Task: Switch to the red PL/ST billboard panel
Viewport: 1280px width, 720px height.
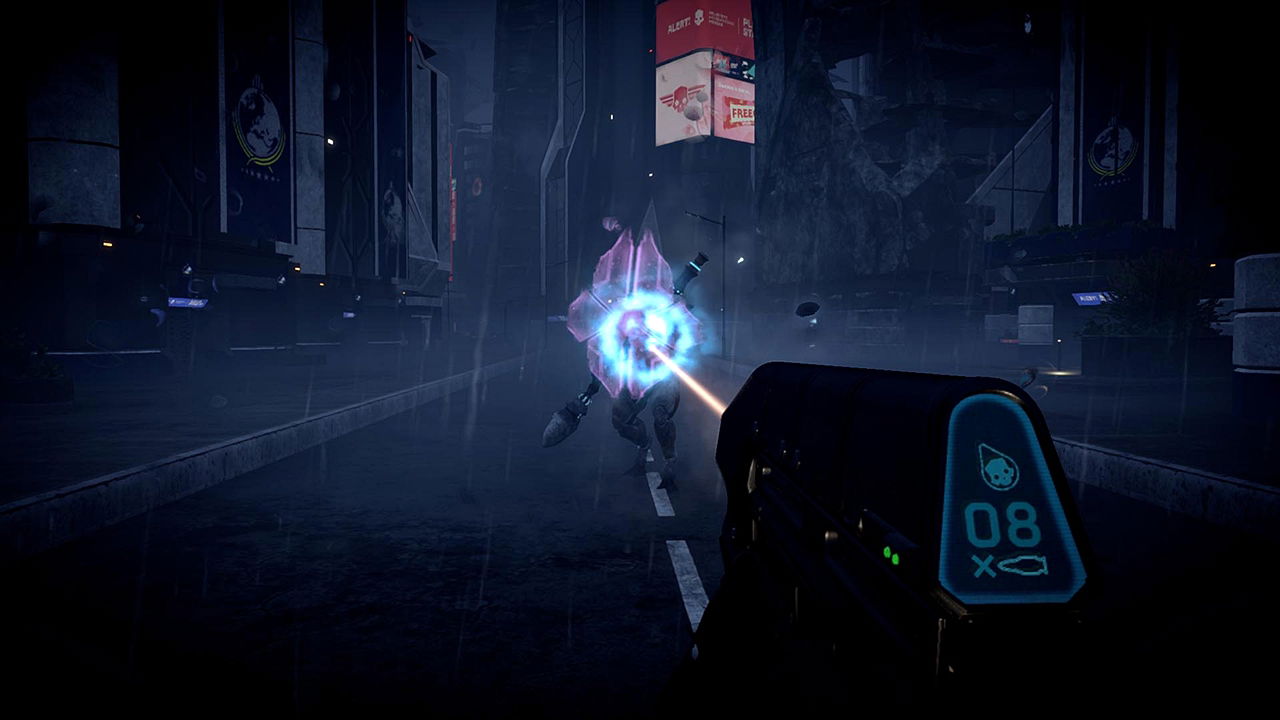Action: click(748, 24)
